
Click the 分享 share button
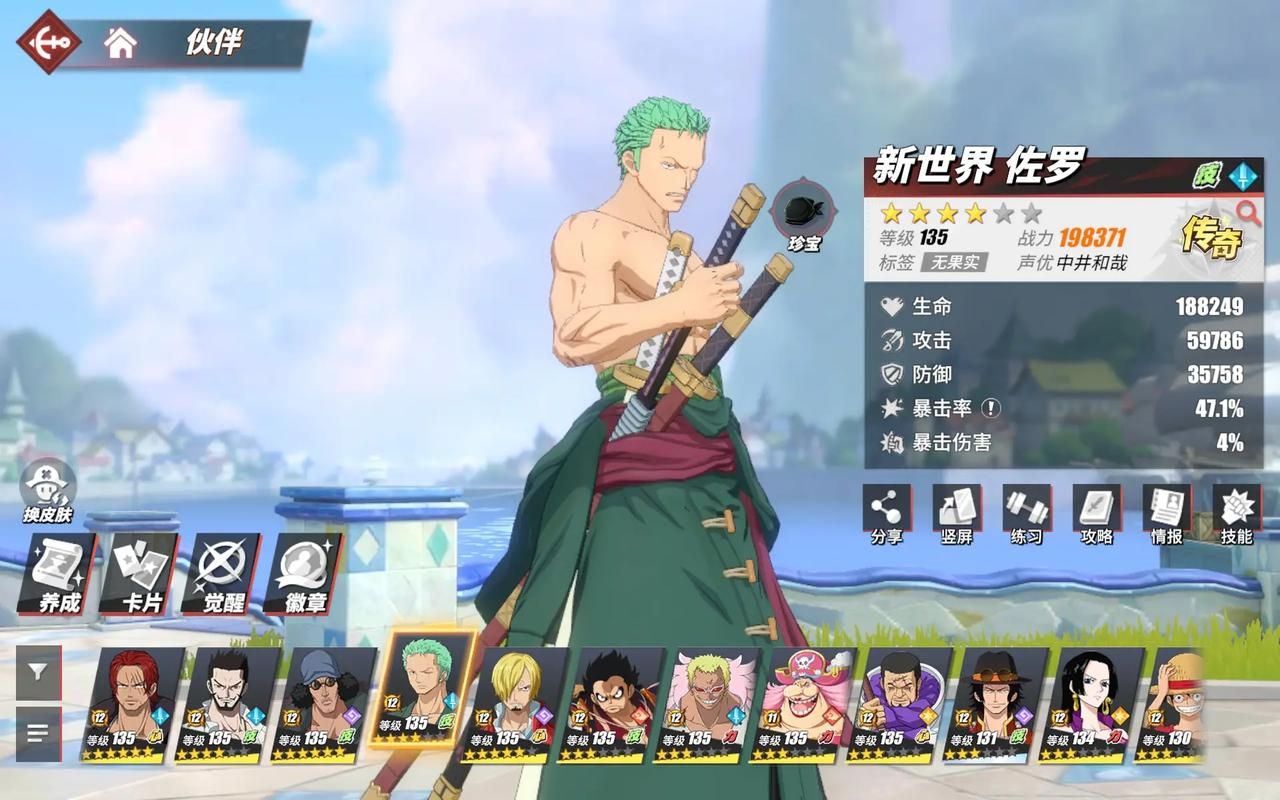pyautogui.click(x=887, y=514)
